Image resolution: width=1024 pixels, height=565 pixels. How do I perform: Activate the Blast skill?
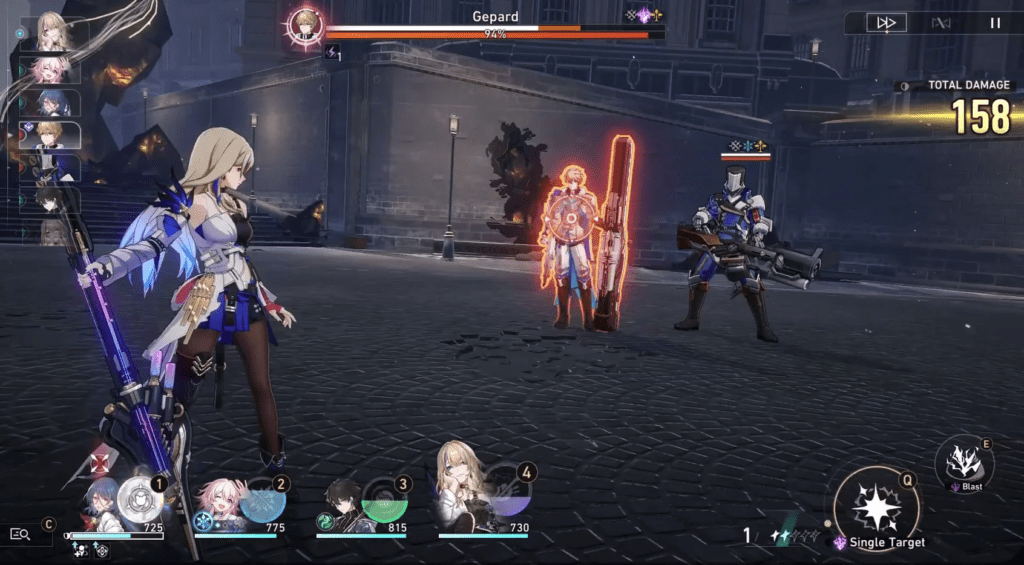[x=963, y=461]
